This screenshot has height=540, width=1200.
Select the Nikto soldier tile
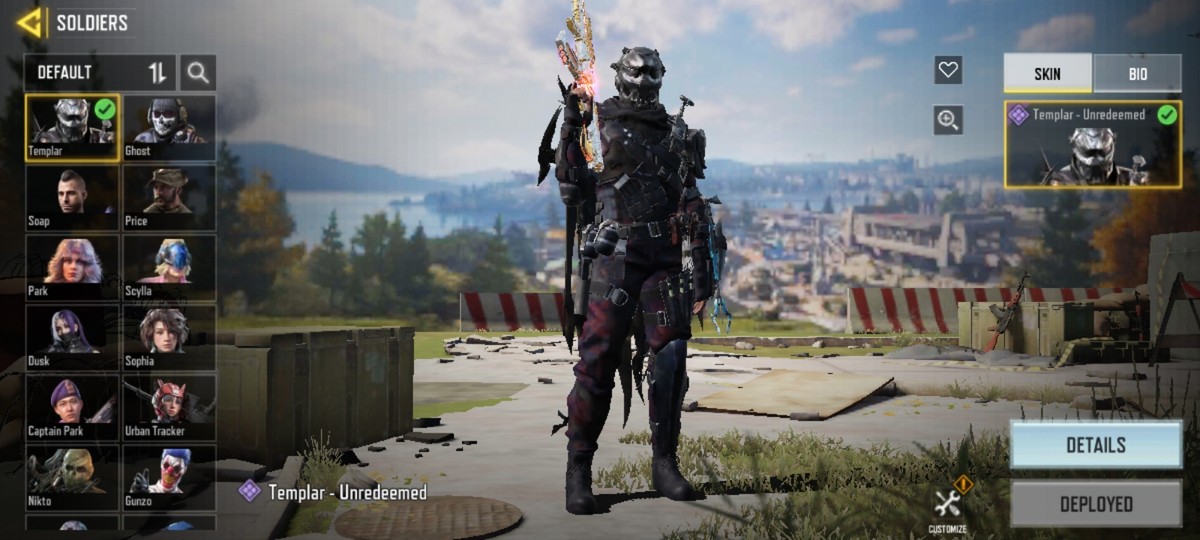point(73,477)
